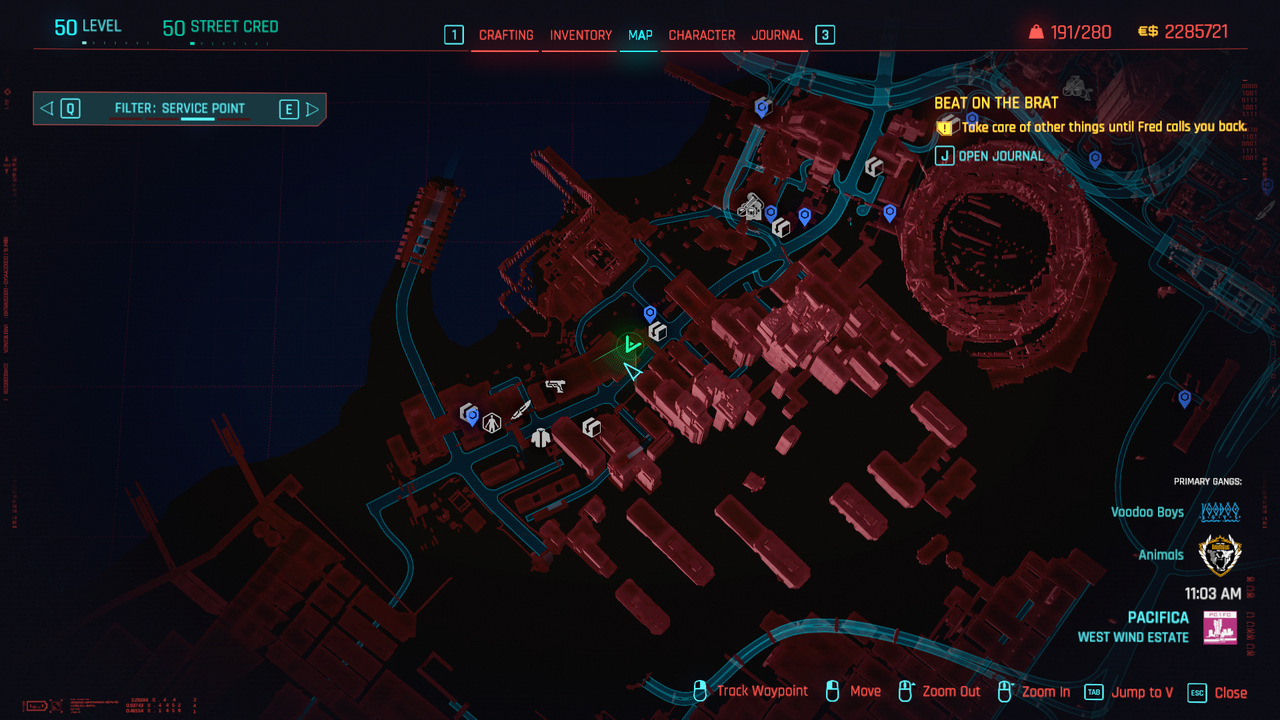Click the next filter arrow

[x=313, y=109]
